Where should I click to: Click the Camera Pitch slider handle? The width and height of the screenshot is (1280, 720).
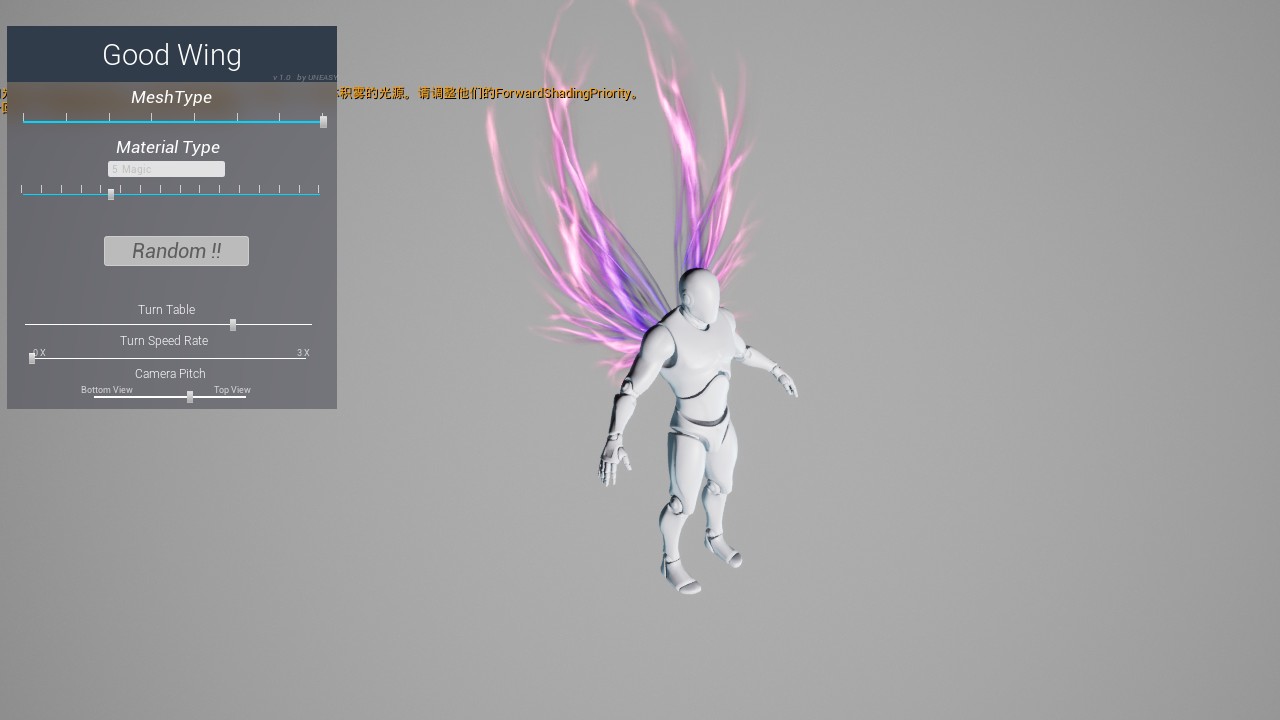(x=190, y=397)
